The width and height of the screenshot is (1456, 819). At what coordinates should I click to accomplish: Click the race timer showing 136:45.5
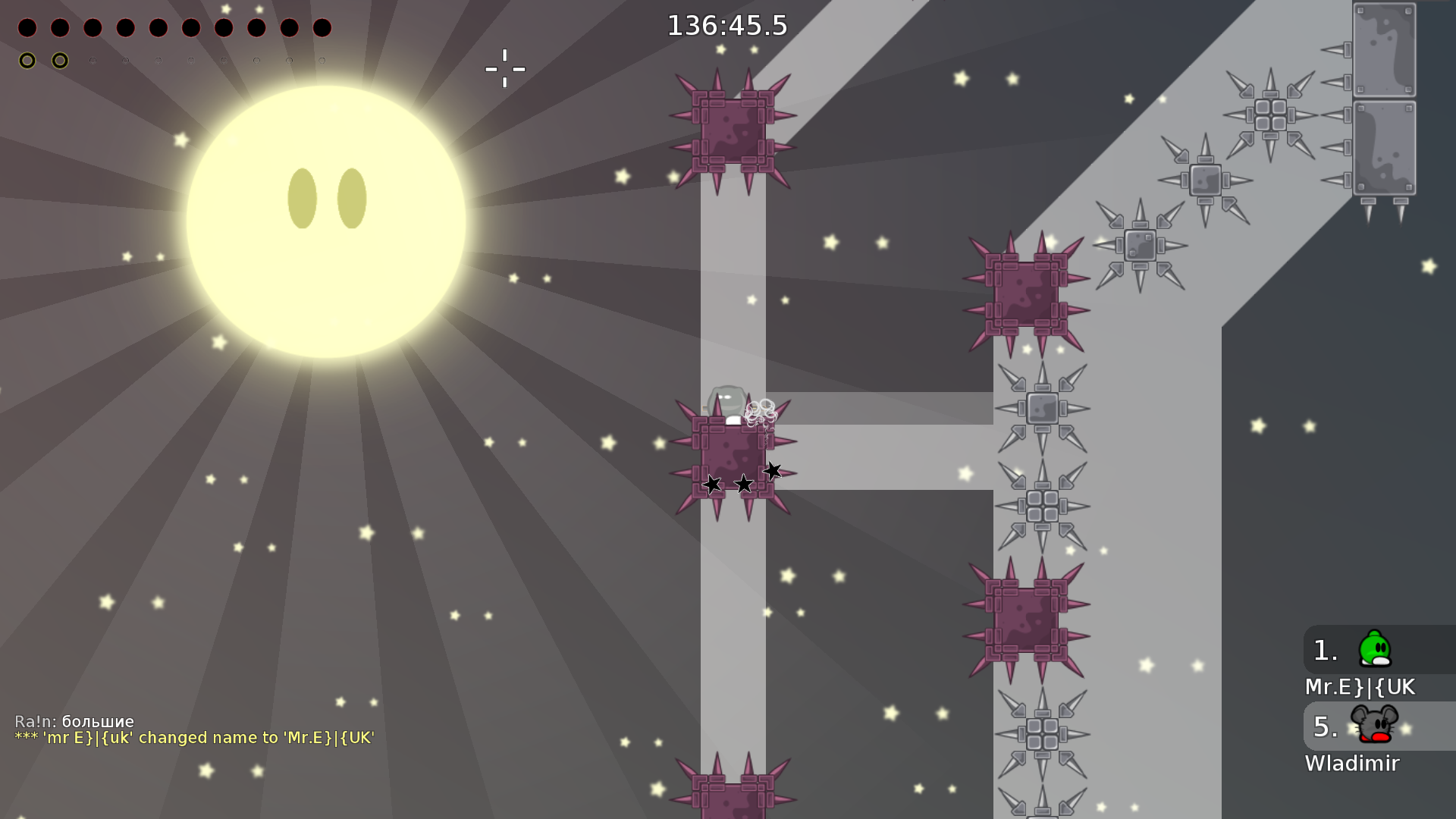[x=727, y=24]
